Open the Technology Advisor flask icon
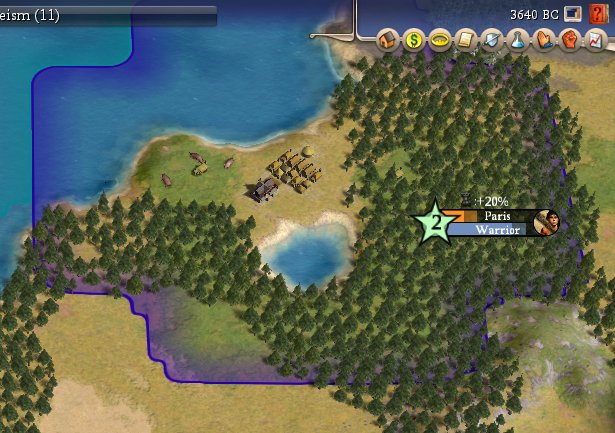The image size is (615, 433). click(516, 41)
